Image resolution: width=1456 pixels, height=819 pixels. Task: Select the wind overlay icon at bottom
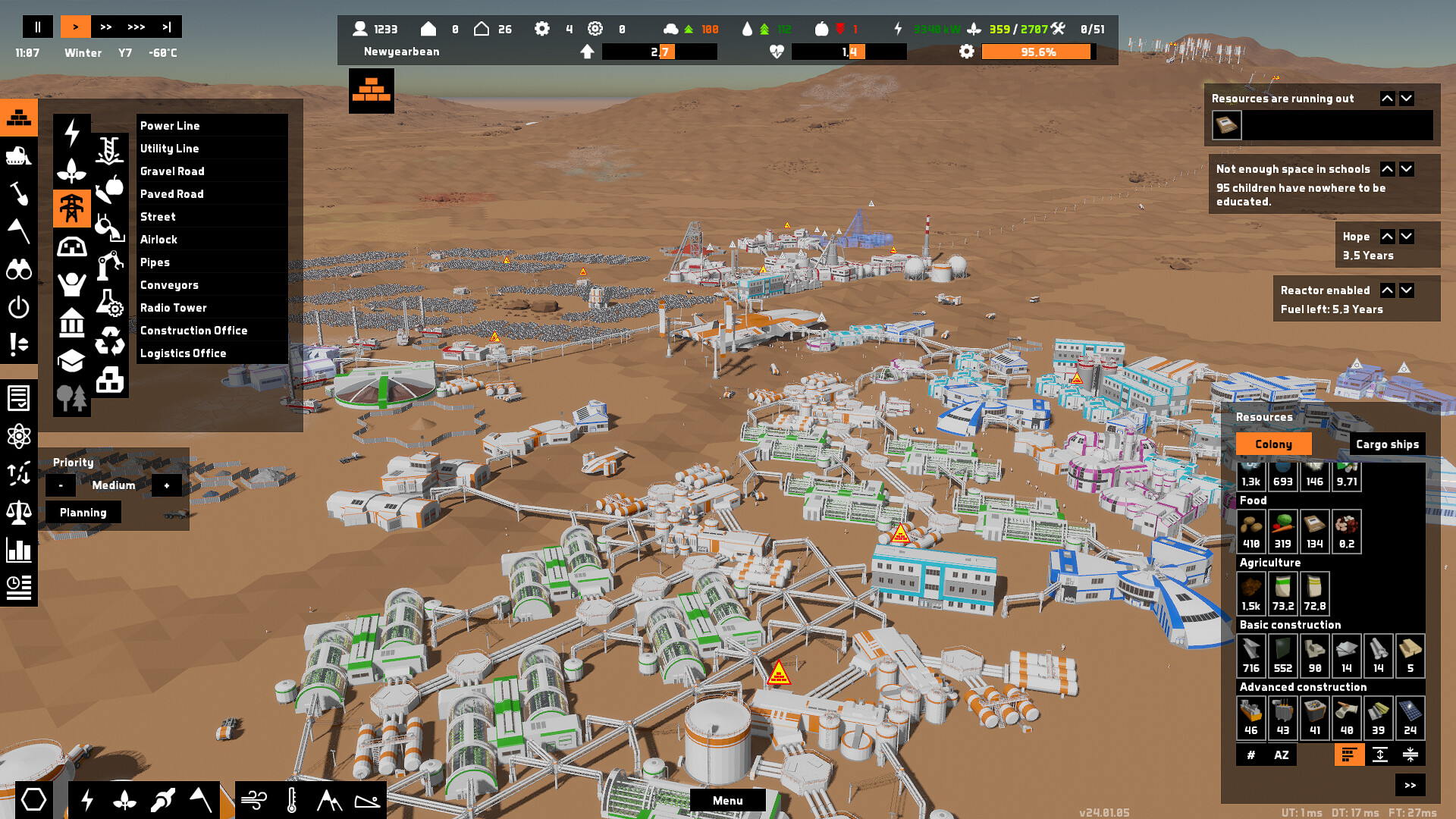[x=255, y=799]
